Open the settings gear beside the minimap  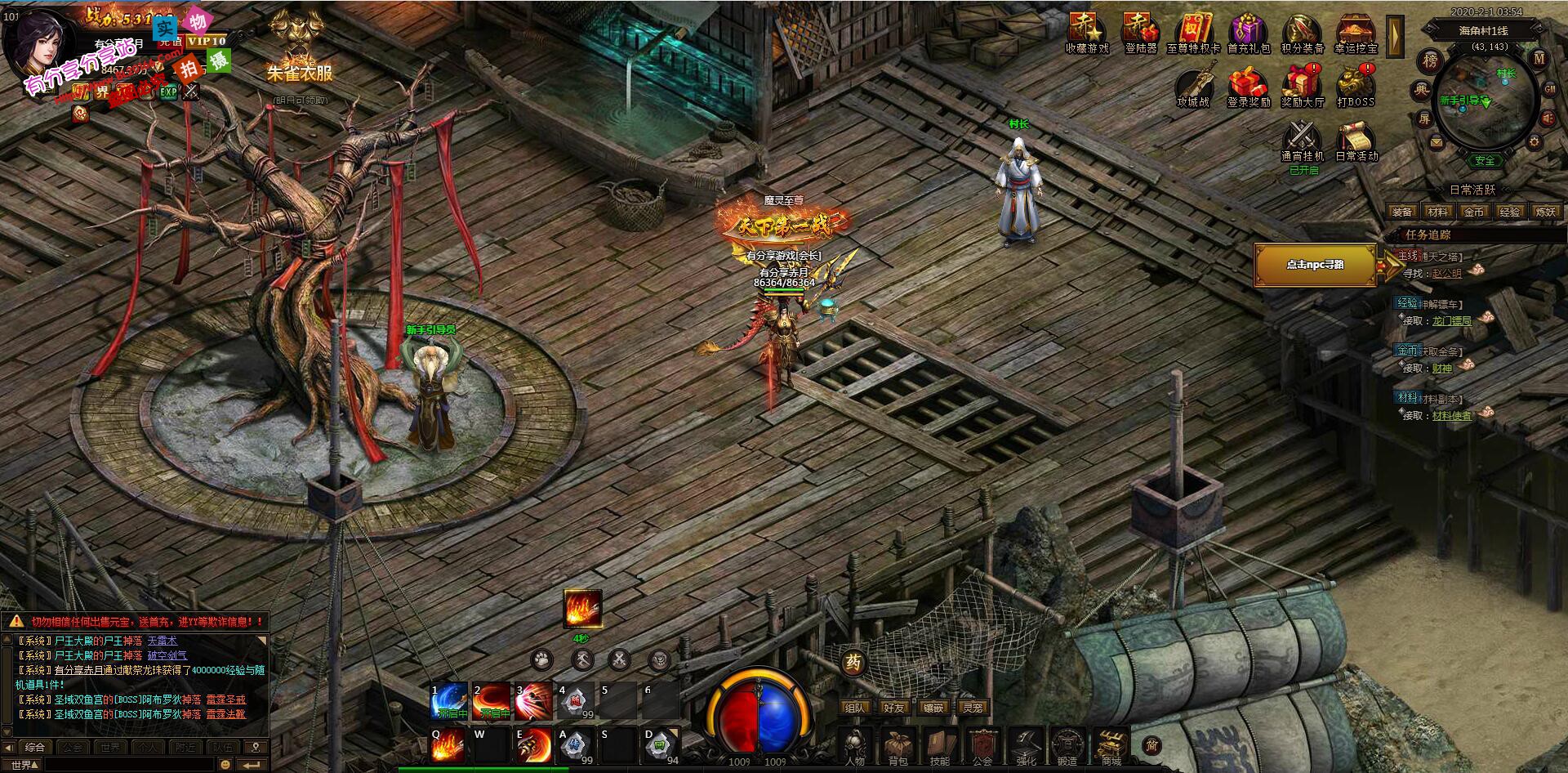[1535, 141]
